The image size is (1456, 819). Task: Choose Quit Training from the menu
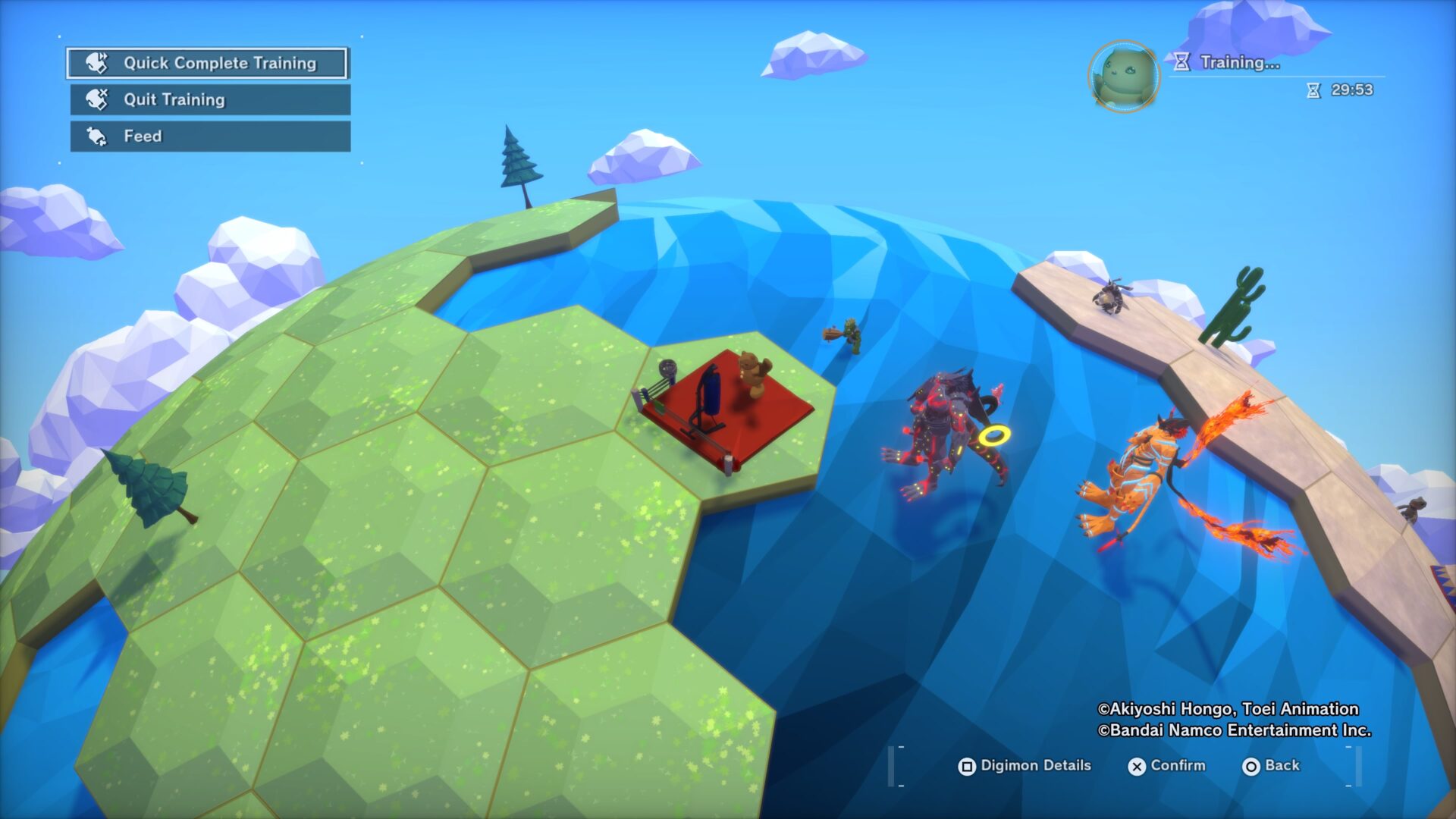tap(210, 99)
